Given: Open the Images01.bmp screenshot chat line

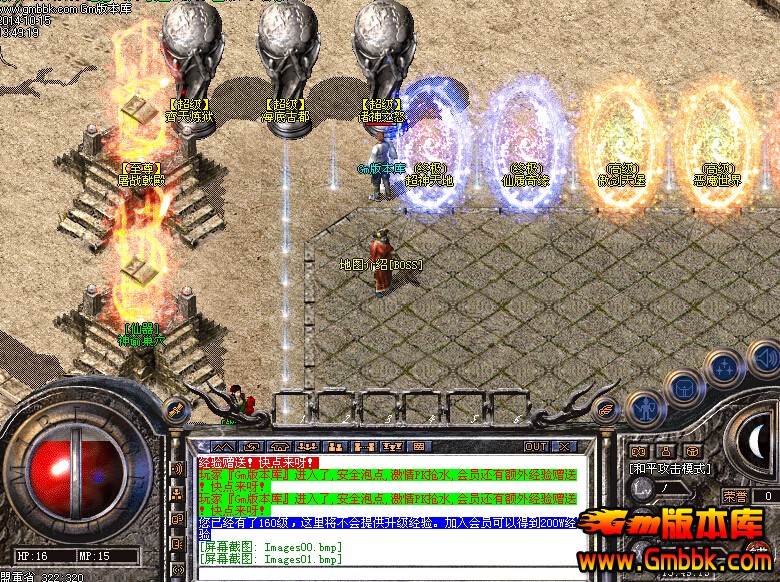Looking at the screenshot, I should 270,558.
